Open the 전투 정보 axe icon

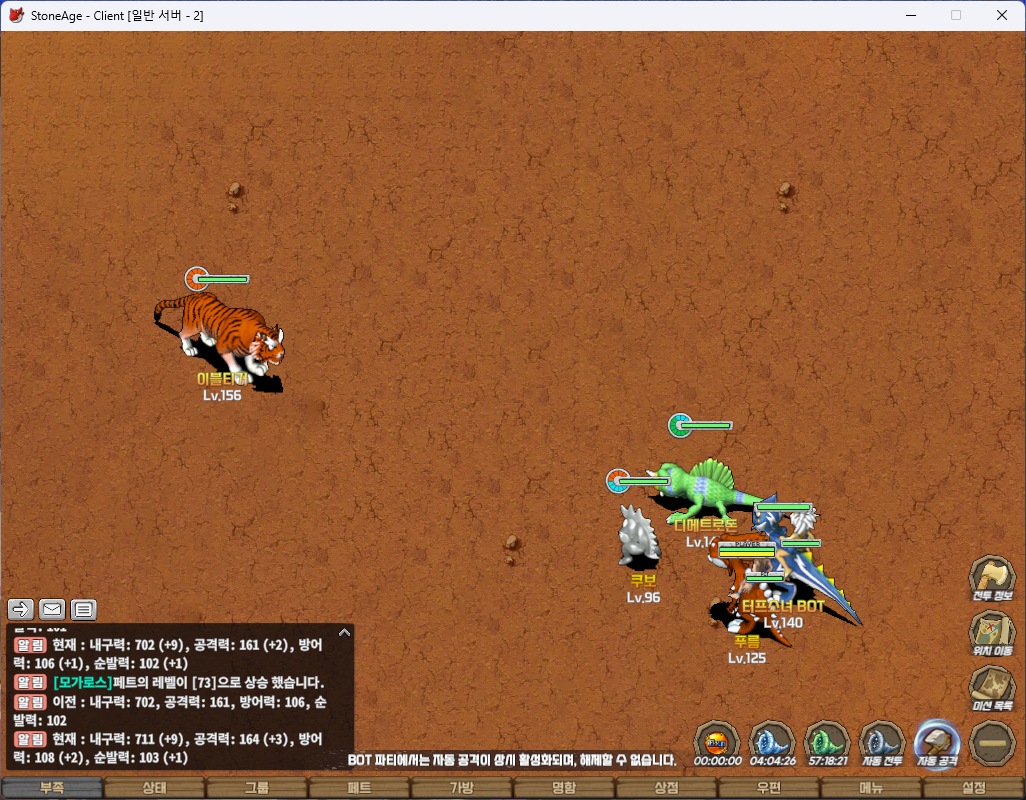[x=992, y=577]
